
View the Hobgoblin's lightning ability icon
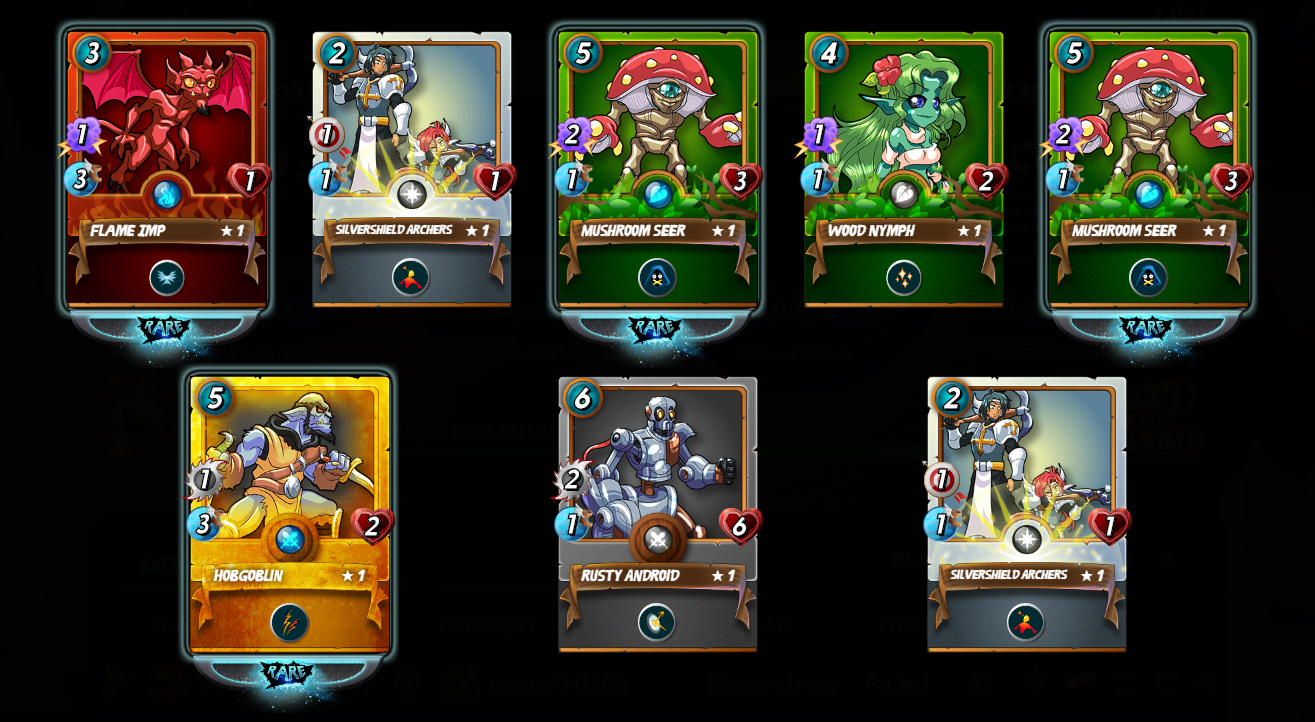click(289, 623)
